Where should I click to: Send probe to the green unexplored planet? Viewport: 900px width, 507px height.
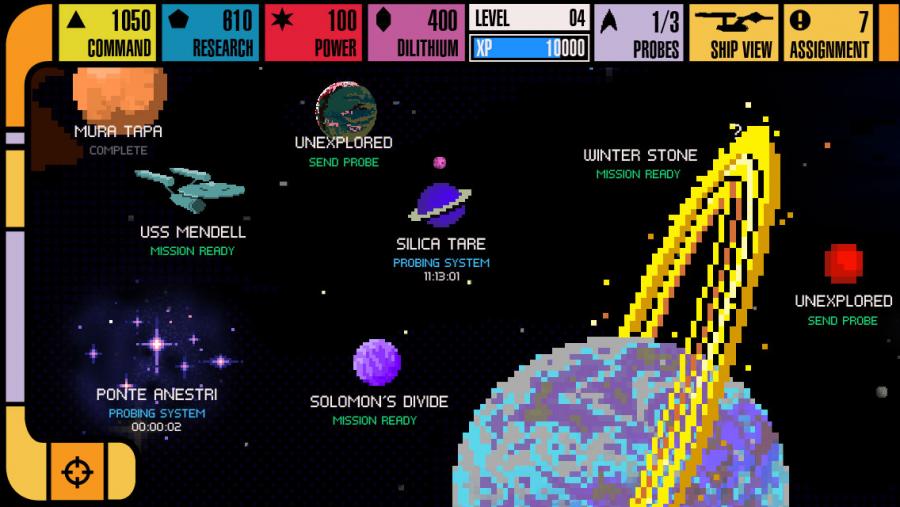345,107
